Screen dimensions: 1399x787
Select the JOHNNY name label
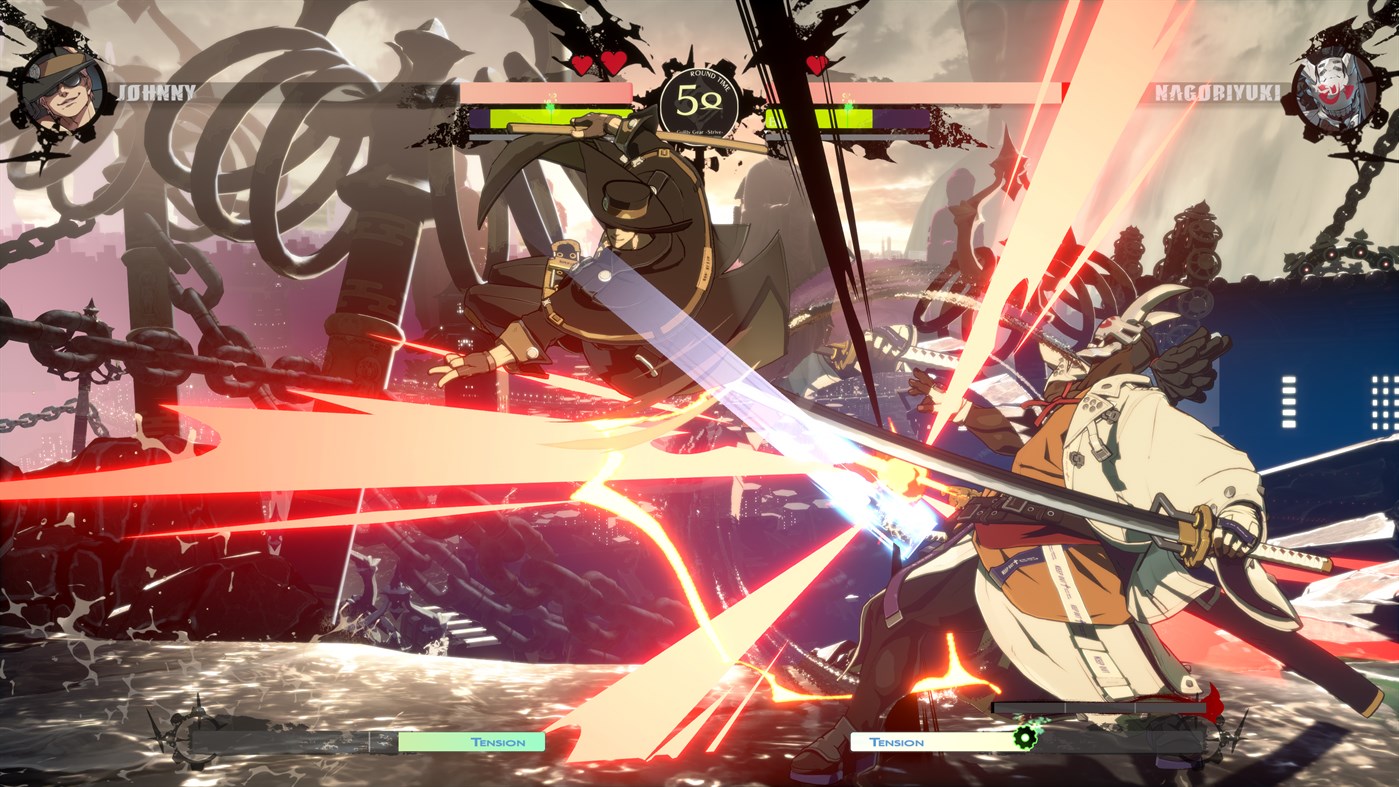[x=156, y=94]
